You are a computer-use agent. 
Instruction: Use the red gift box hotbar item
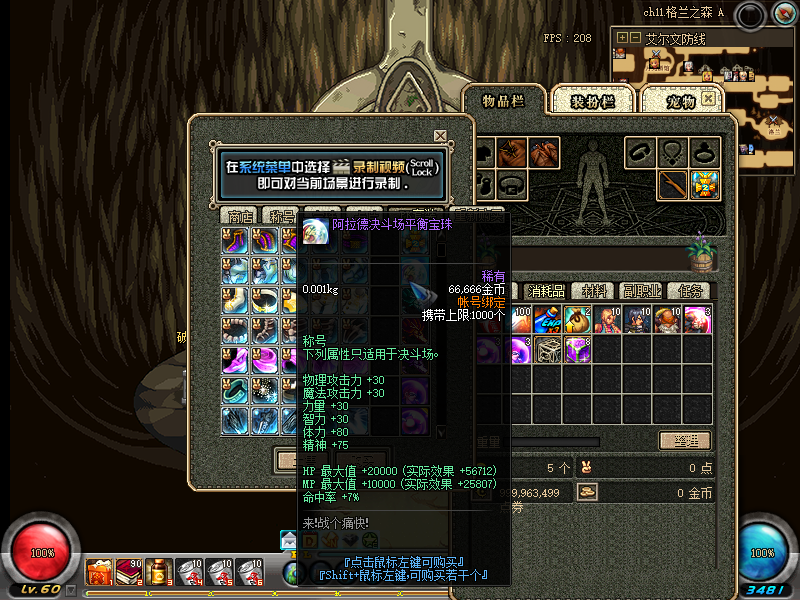tap(99, 572)
